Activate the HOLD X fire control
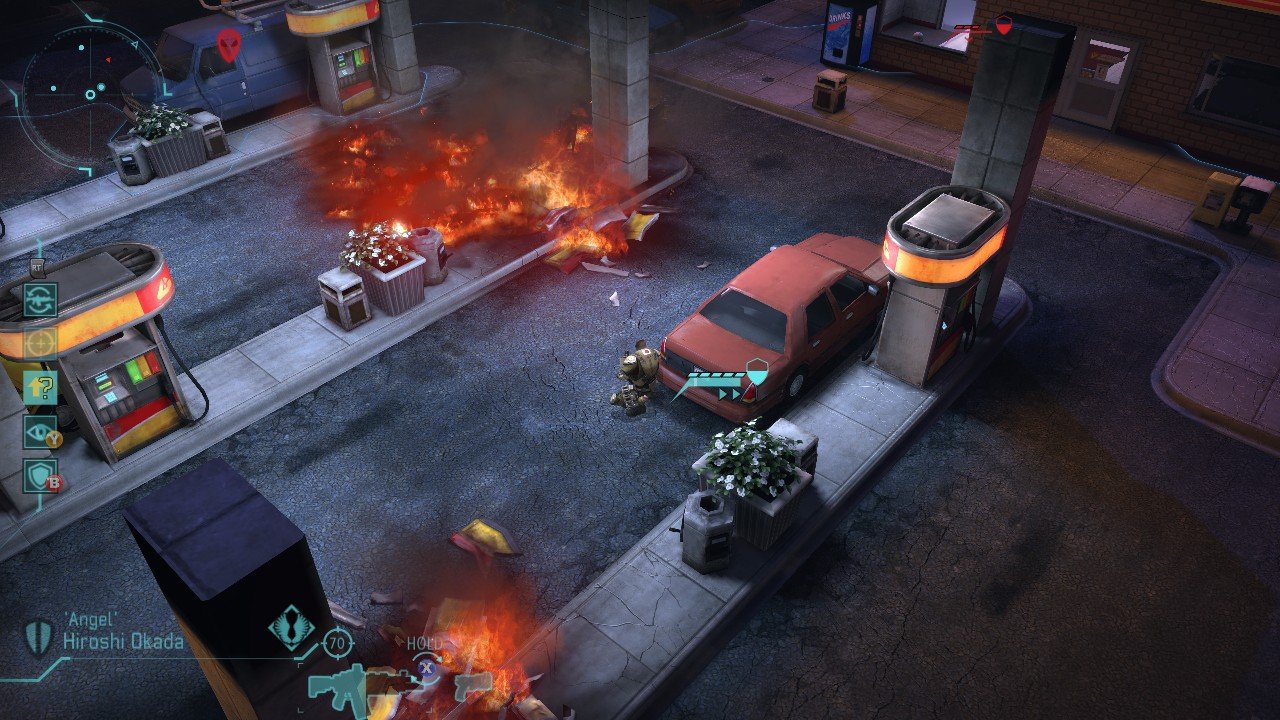 click(425, 667)
